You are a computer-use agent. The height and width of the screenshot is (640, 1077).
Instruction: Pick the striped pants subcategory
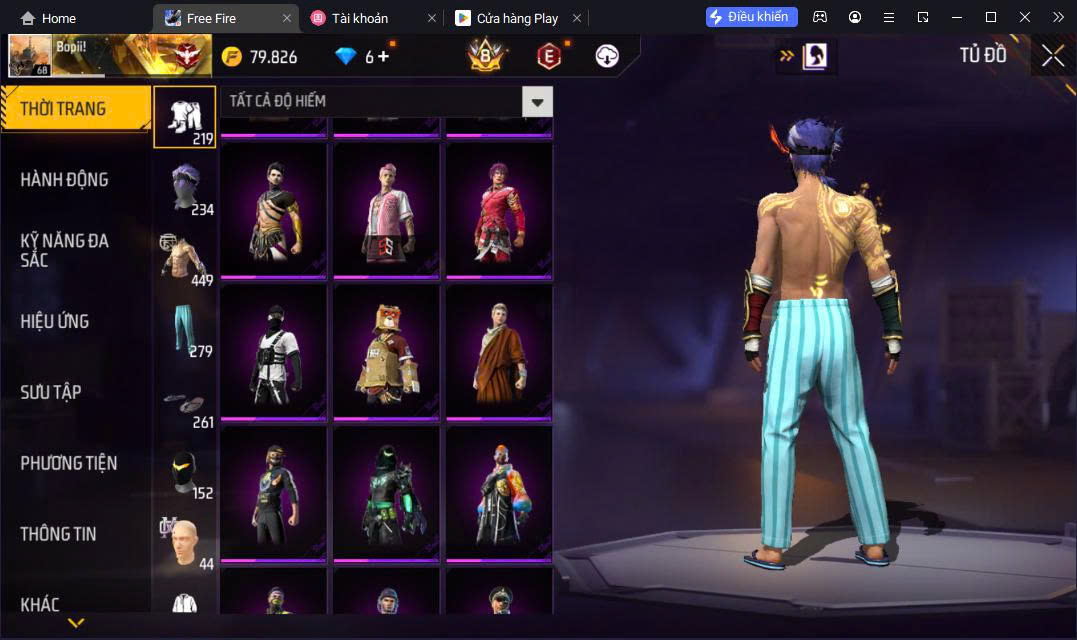(x=185, y=329)
